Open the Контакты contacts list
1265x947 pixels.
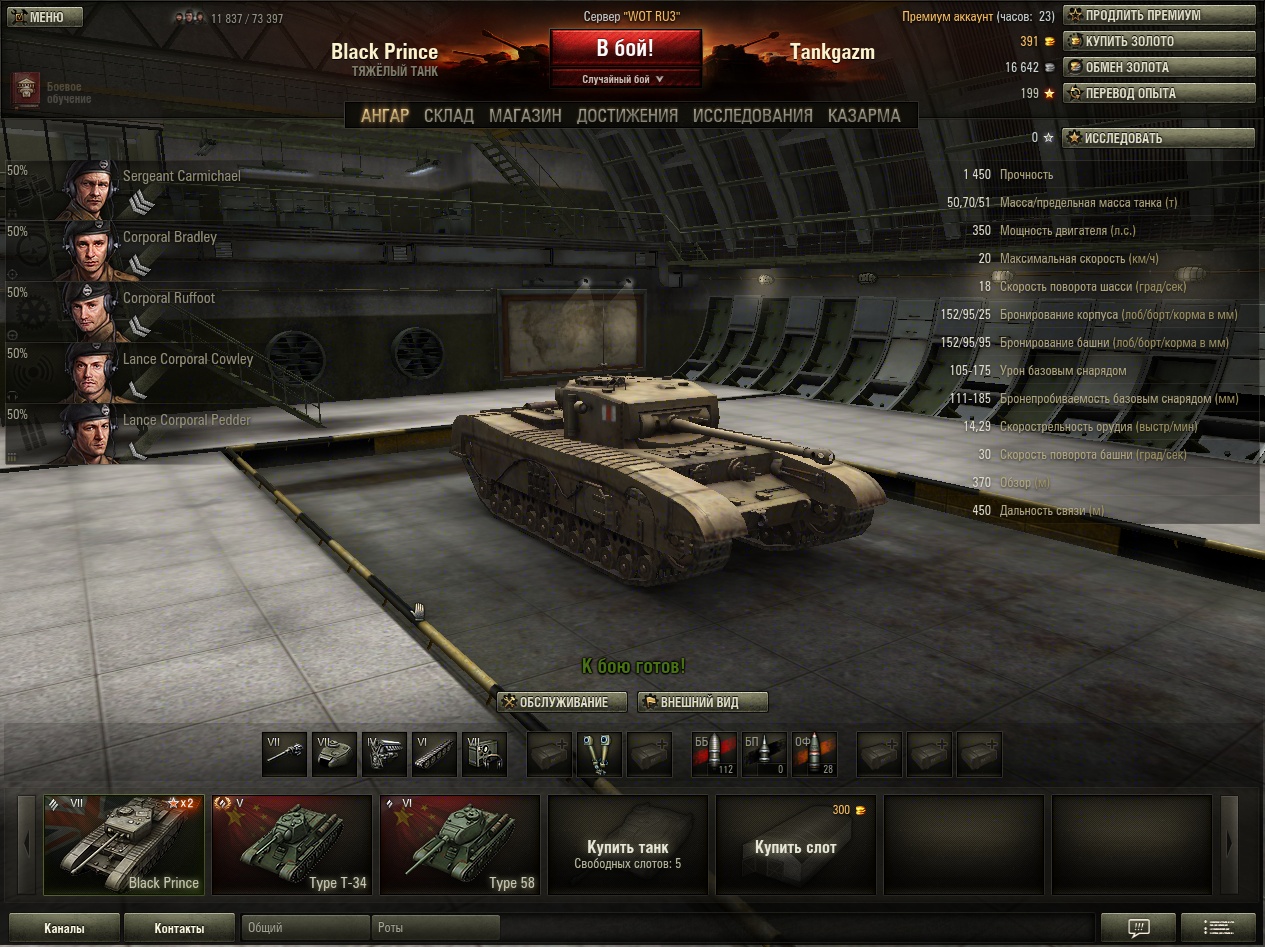point(180,928)
